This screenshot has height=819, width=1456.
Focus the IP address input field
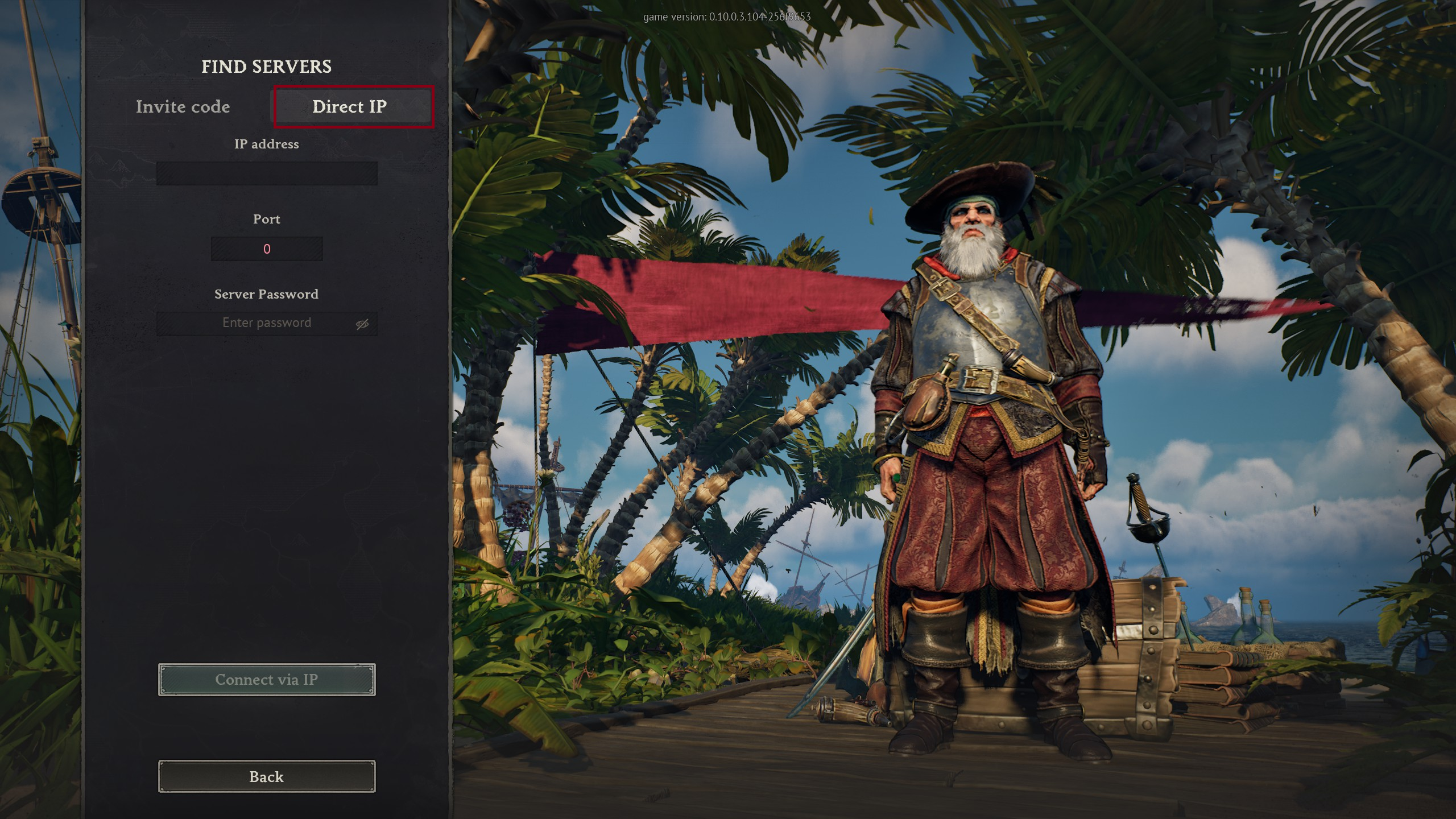266,173
